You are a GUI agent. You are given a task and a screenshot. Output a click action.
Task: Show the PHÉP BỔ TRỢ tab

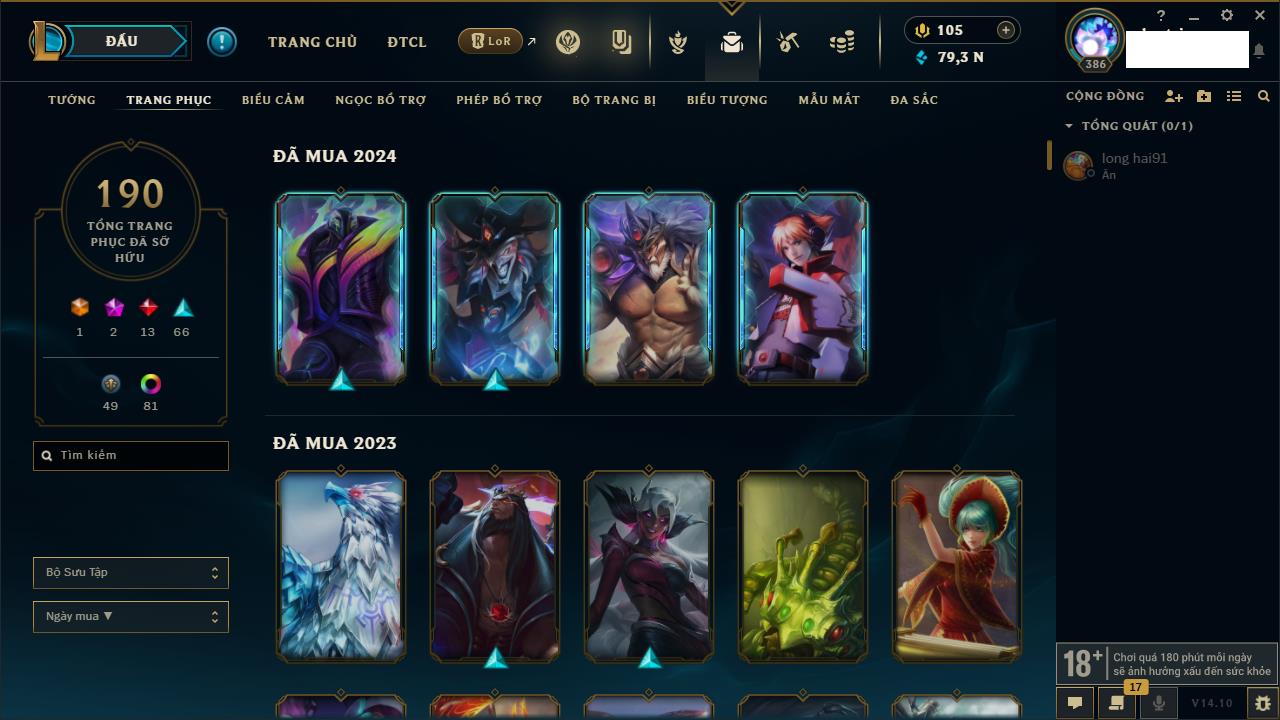(499, 100)
